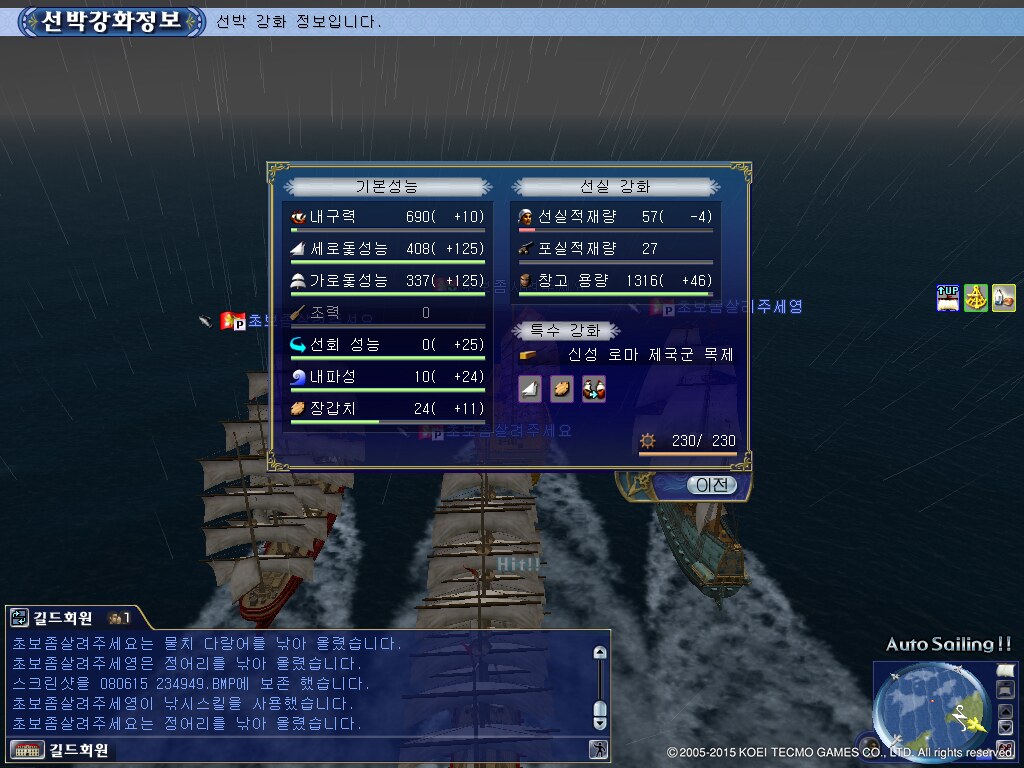Select the crew swap special enhancement icon
Screen dimensions: 1024x768
click(594, 389)
